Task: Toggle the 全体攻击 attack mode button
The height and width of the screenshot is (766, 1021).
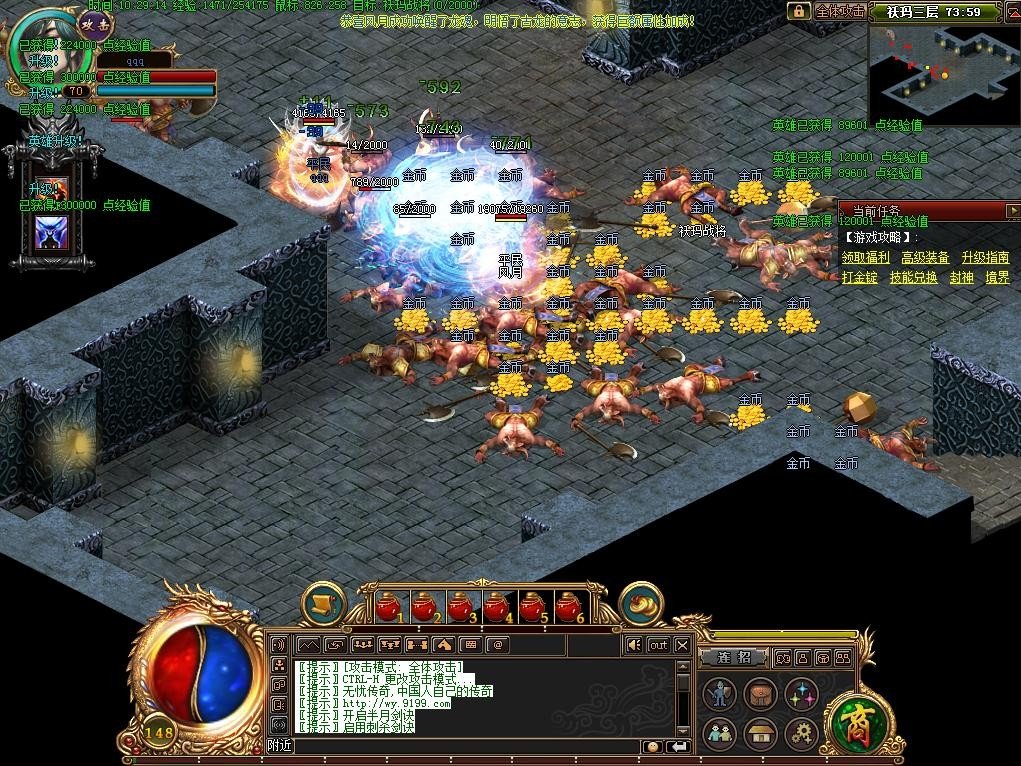Action: (x=839, y=12)
